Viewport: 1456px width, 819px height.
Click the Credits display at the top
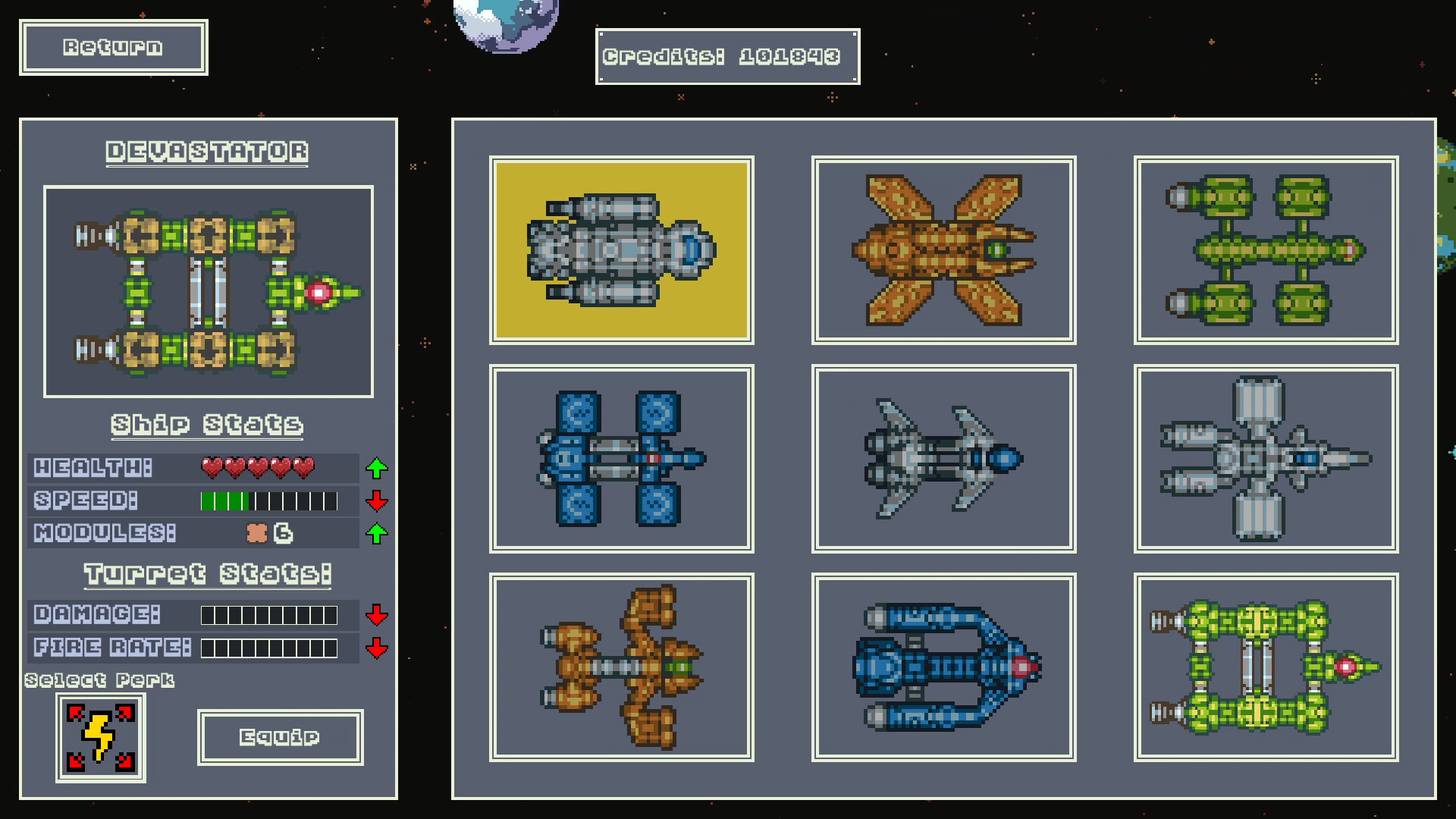tap(726, 55)
